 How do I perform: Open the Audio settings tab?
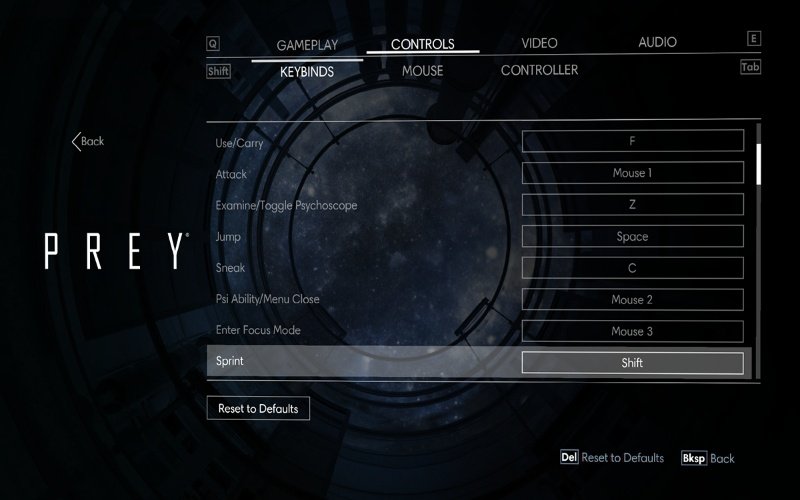coord(657,42)
